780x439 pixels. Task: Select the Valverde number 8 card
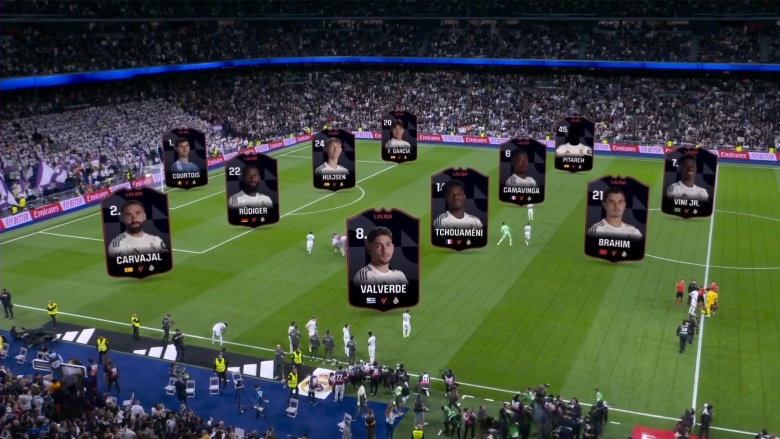pos(382,259)
